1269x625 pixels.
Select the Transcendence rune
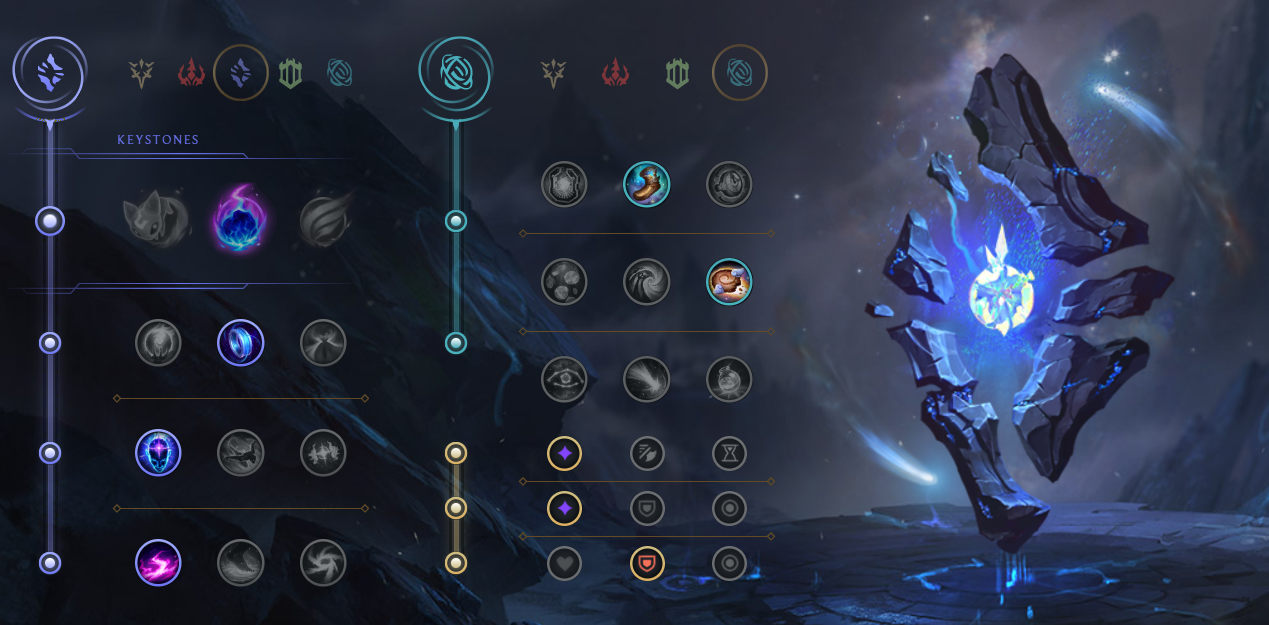[158, 453]
